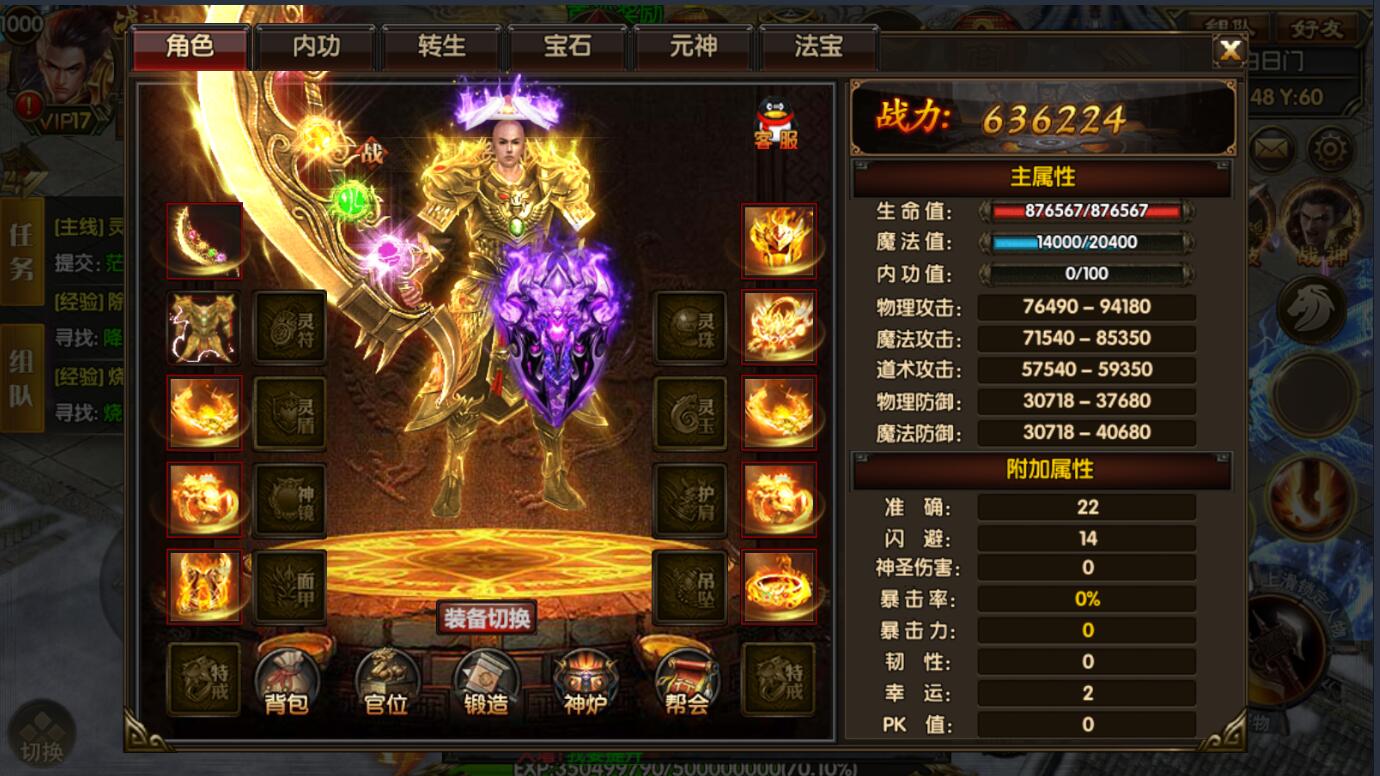Image resolution: width=1380 pixels, height=776 pixels.
Task: Switch to the 法宝 tab
Action: click(x=819, y=47)
